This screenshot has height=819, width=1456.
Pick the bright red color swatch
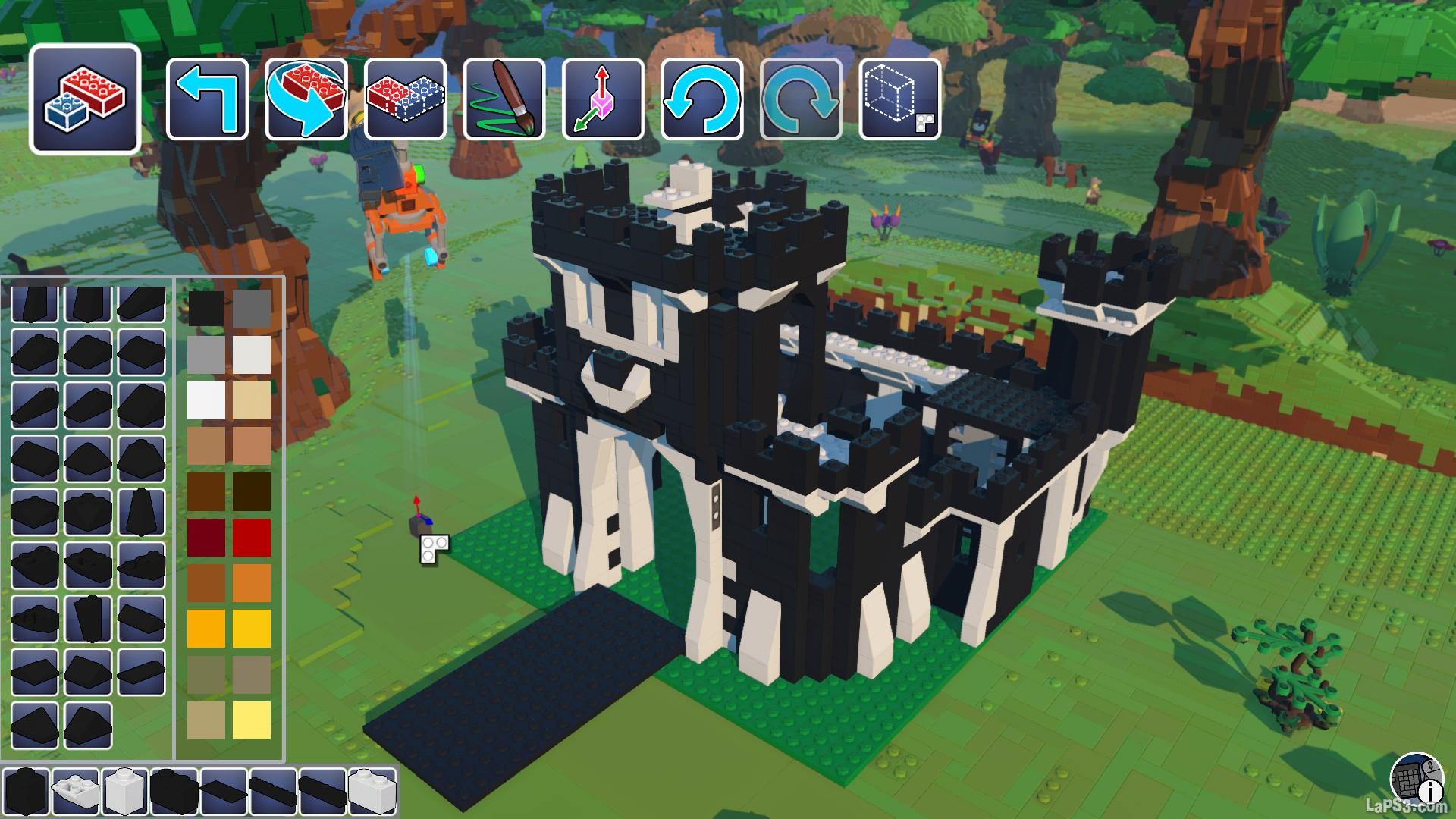coord(252,537)
